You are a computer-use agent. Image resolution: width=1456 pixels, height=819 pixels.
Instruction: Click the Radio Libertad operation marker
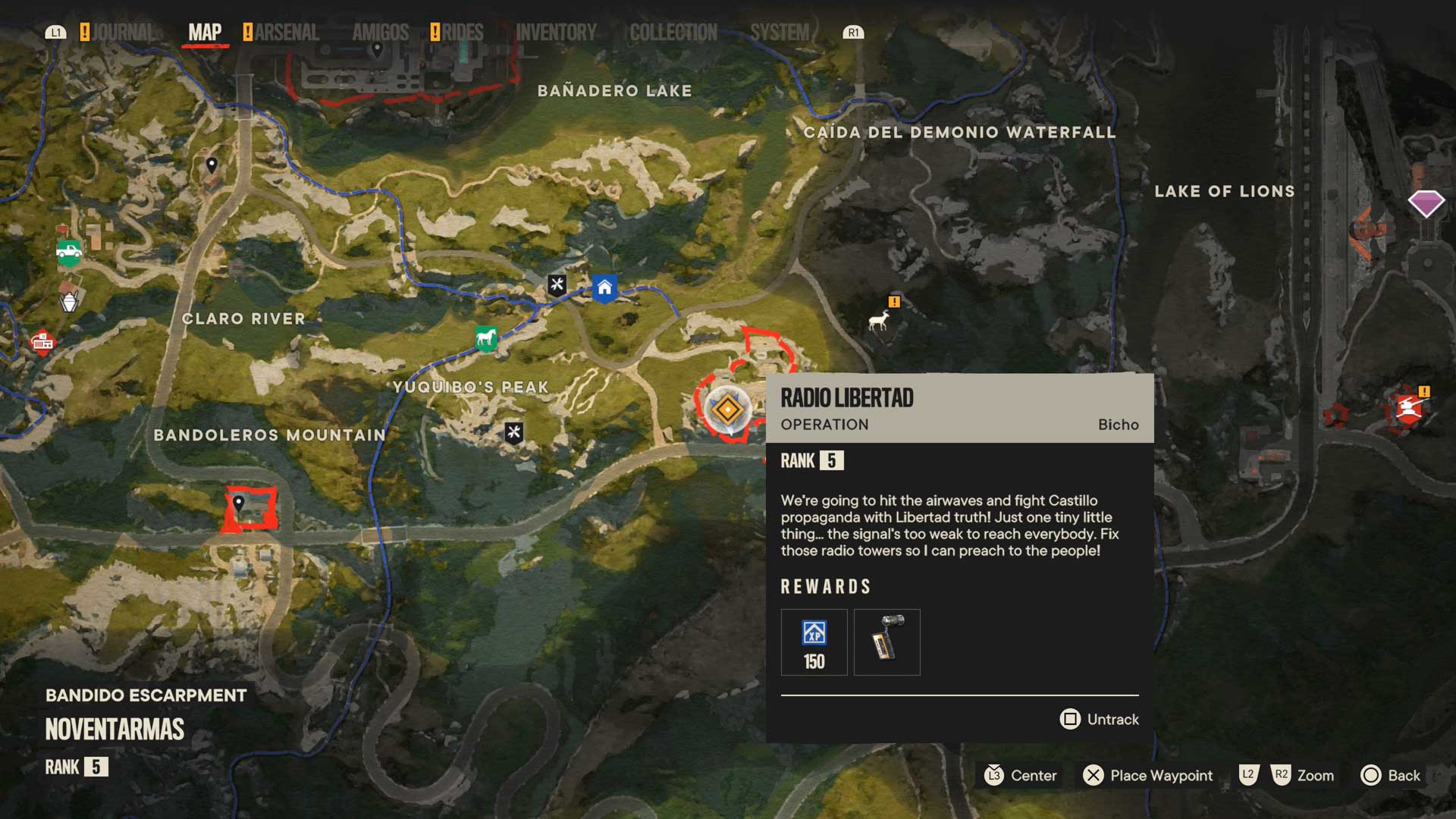coord(727,410)
